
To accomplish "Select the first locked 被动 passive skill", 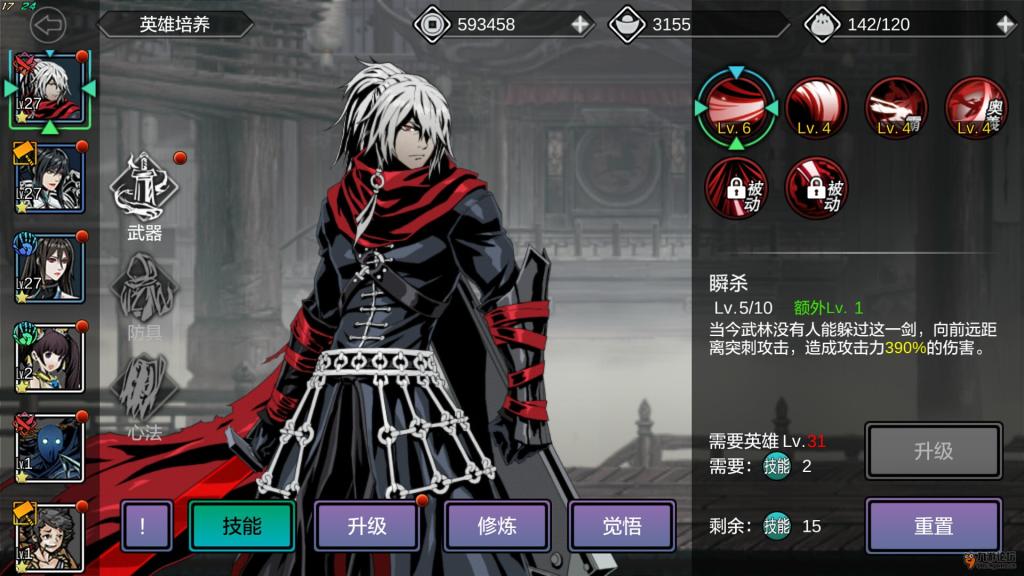I will point(735,188).
